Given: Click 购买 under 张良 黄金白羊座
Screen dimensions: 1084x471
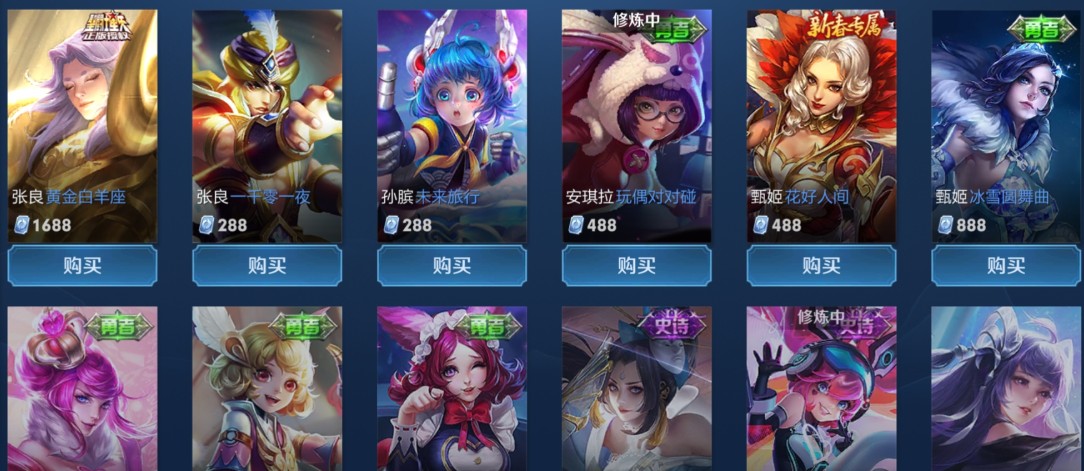Looking at the screenshot, I should tap(82, 266).
